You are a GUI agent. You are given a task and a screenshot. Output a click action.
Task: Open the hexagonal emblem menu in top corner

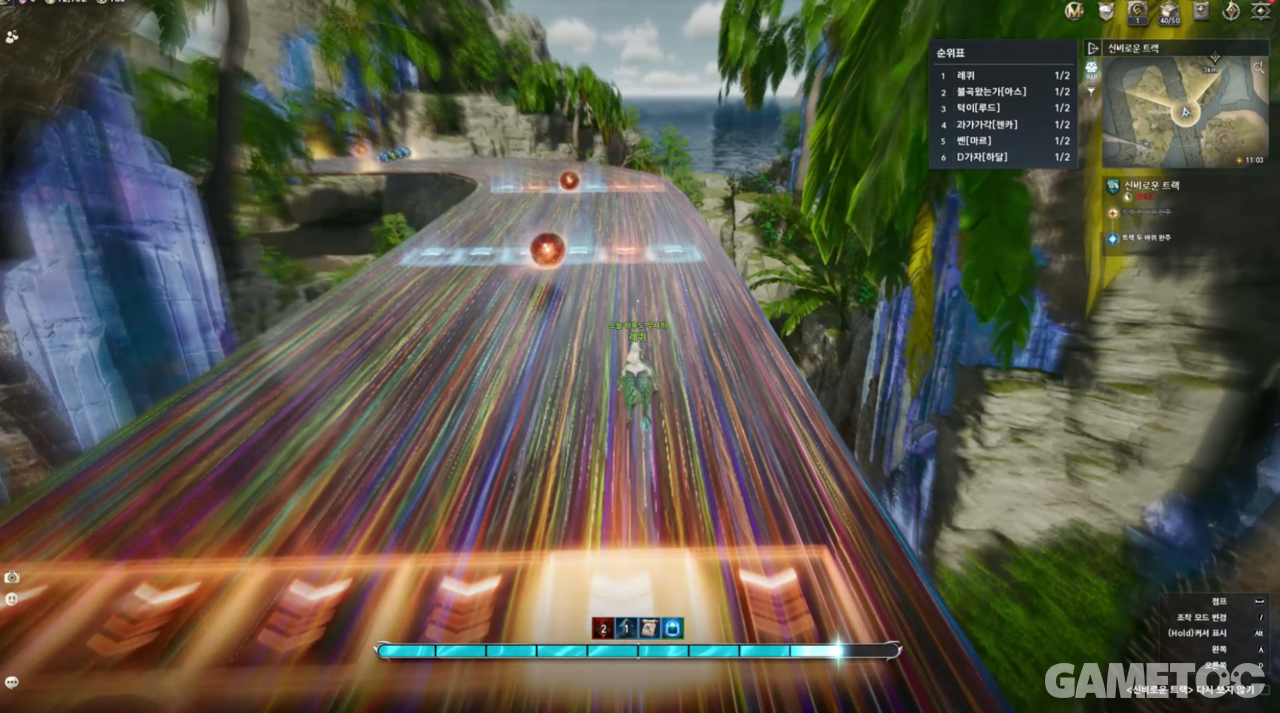click(x=1261, y=11)
